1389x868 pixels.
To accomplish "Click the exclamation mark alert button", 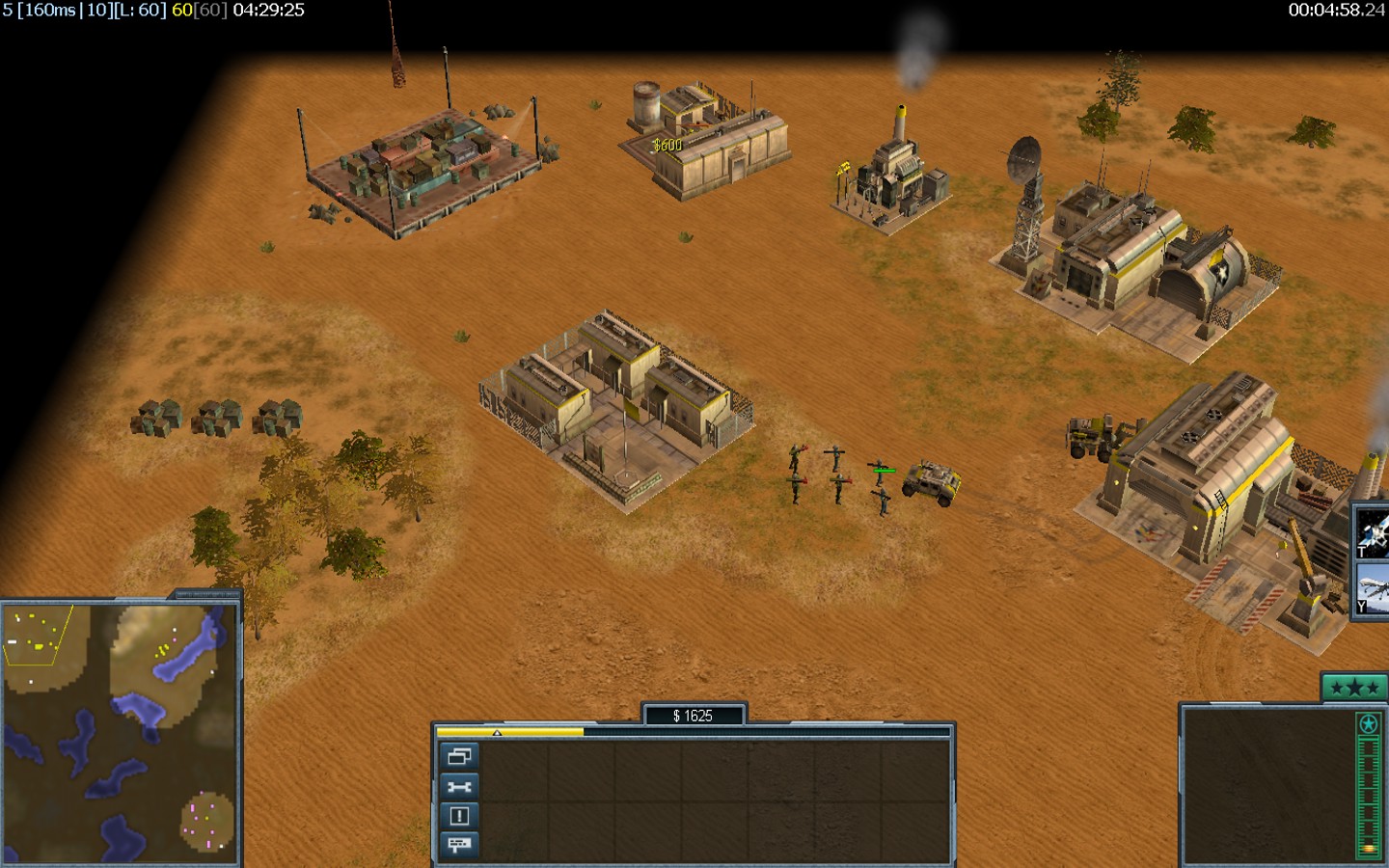I will [459, 816].
